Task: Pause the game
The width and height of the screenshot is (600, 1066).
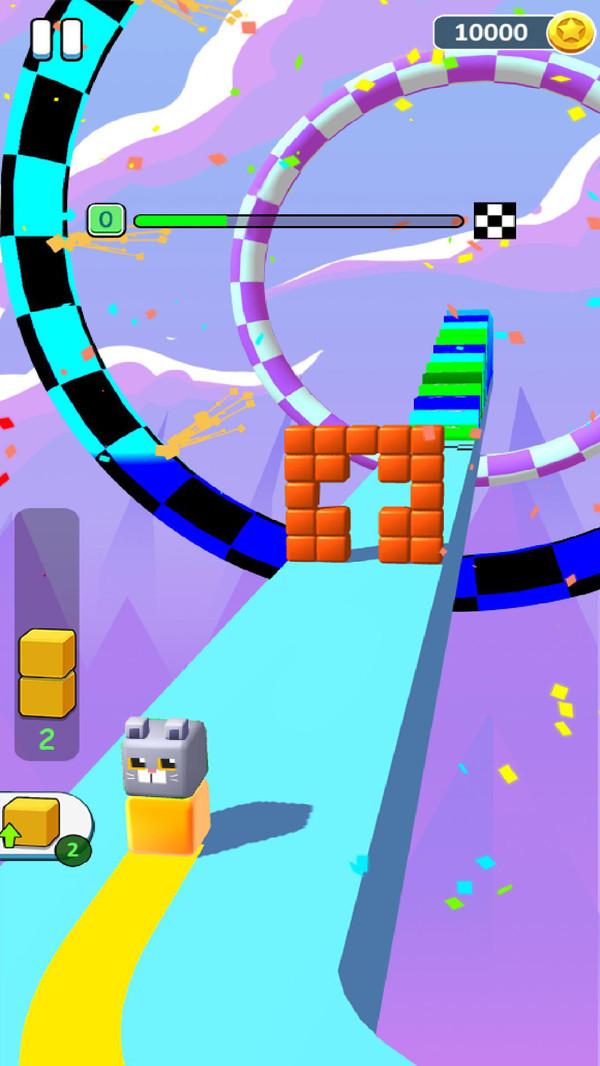Action: (x=56, y=38)
